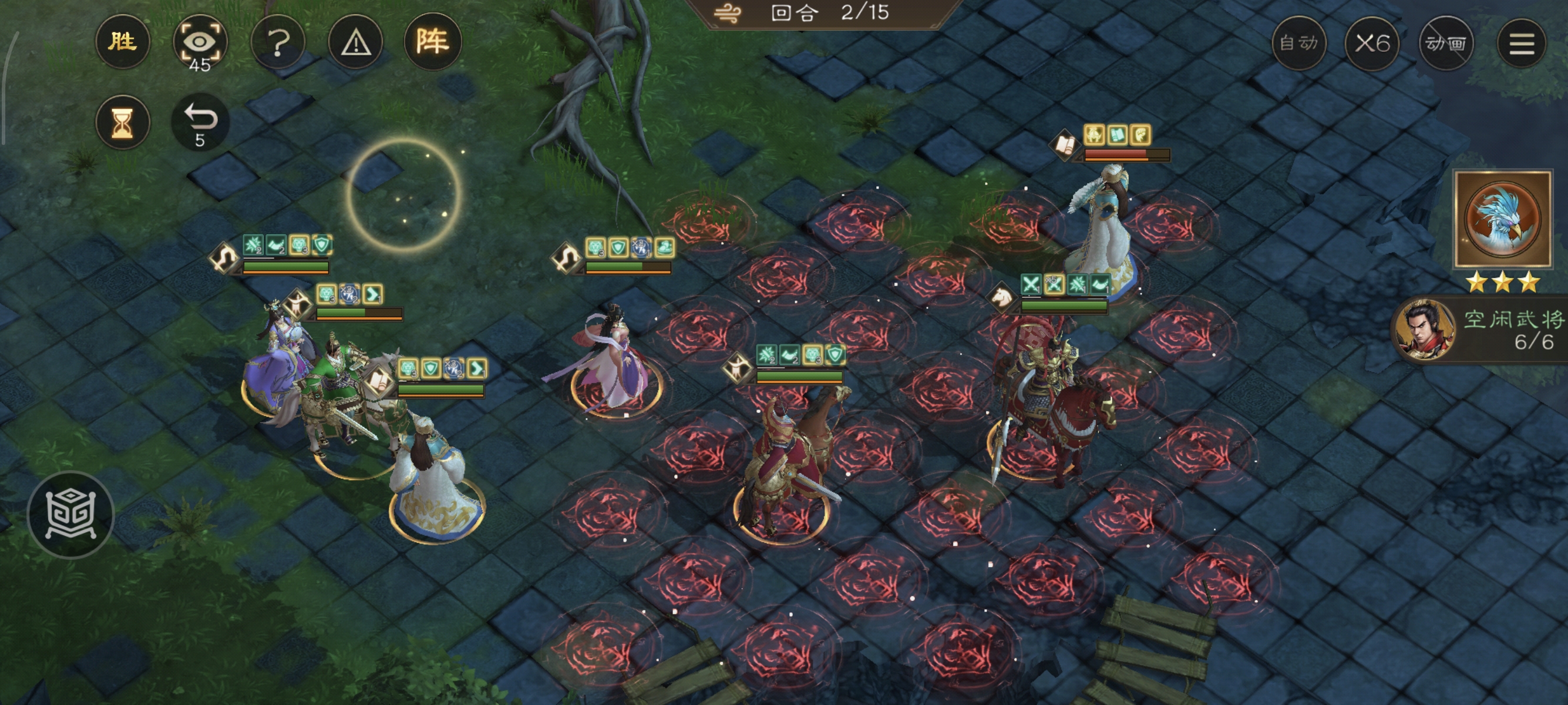Open the hamburger game menu
The width and height of the screenshot is (1568, 705).
(x=1522, y=43)
